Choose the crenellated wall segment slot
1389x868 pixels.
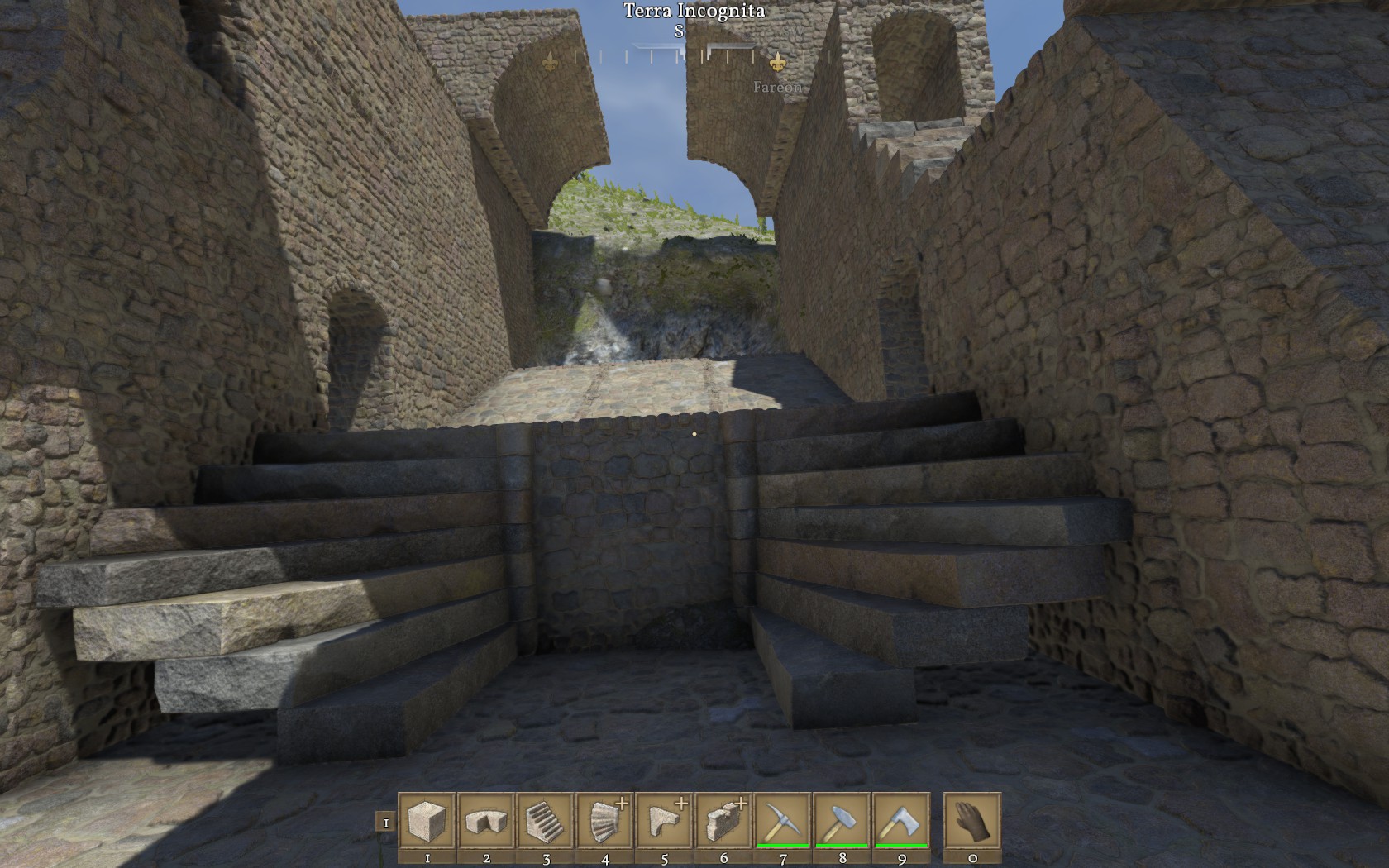click(x=724, y=821)
